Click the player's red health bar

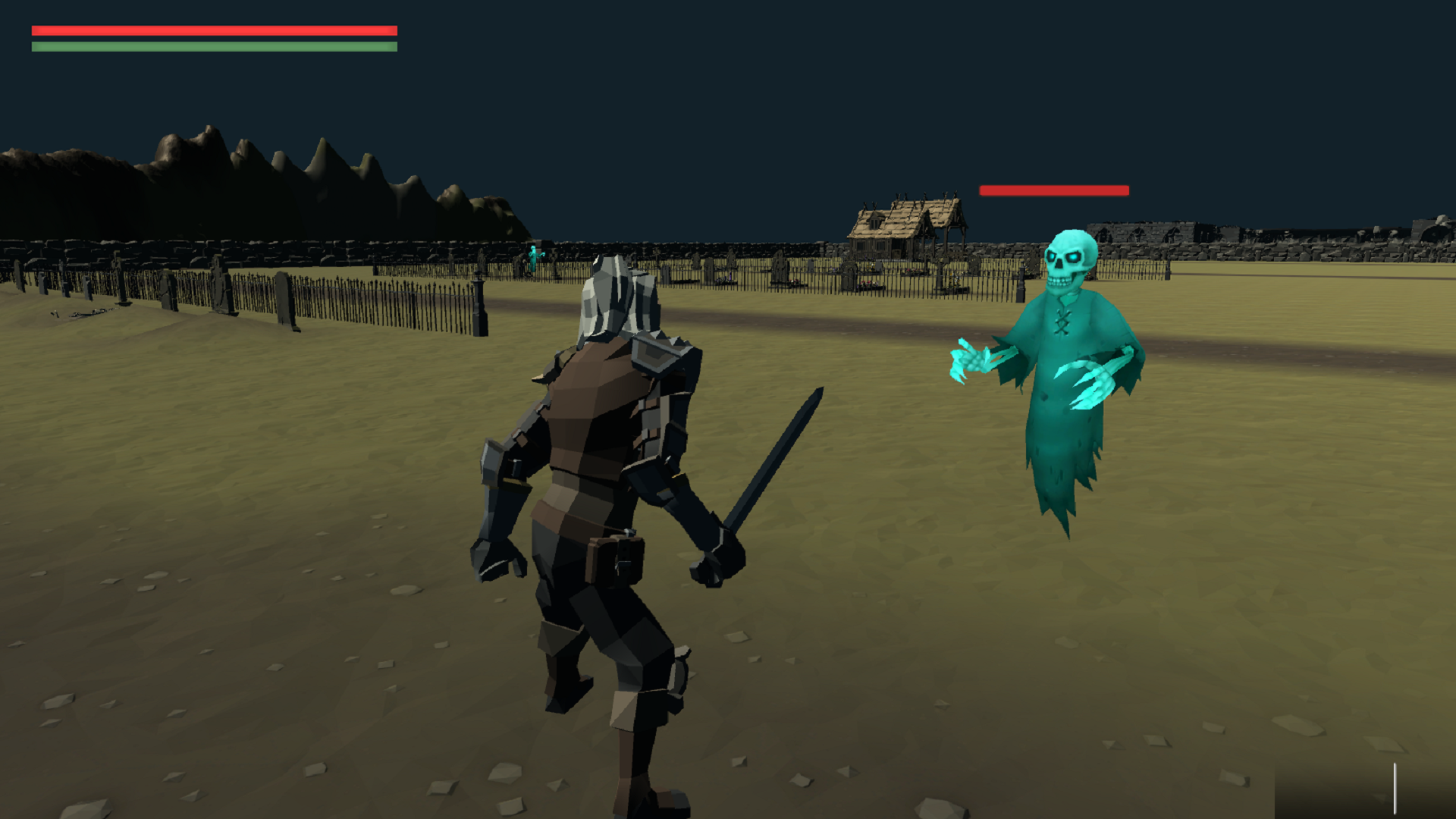point(212,30)
